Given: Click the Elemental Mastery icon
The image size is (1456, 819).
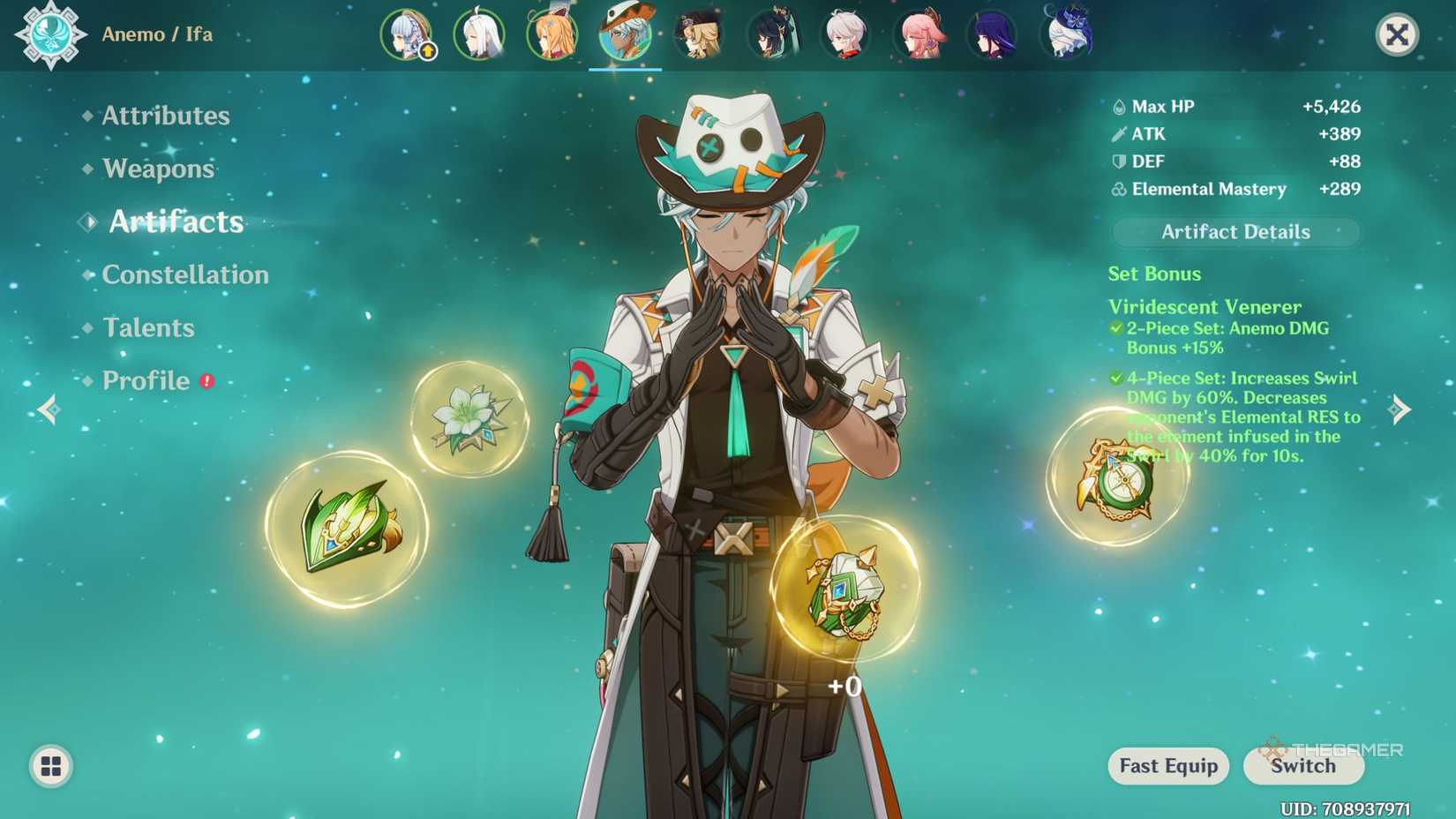Looking at the screenshot, I should coord(1119,189).
